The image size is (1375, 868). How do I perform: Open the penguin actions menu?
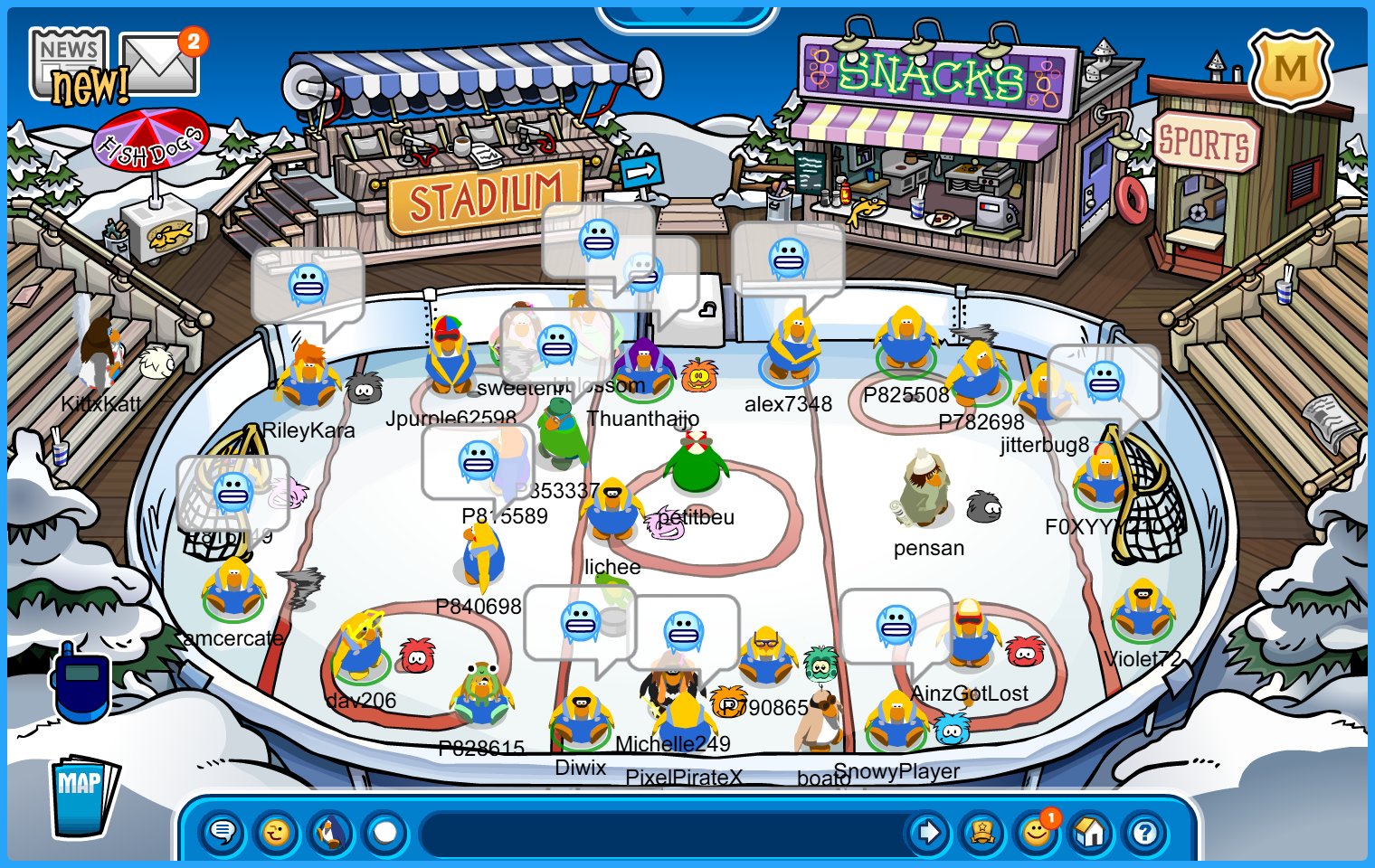point(331,832)
